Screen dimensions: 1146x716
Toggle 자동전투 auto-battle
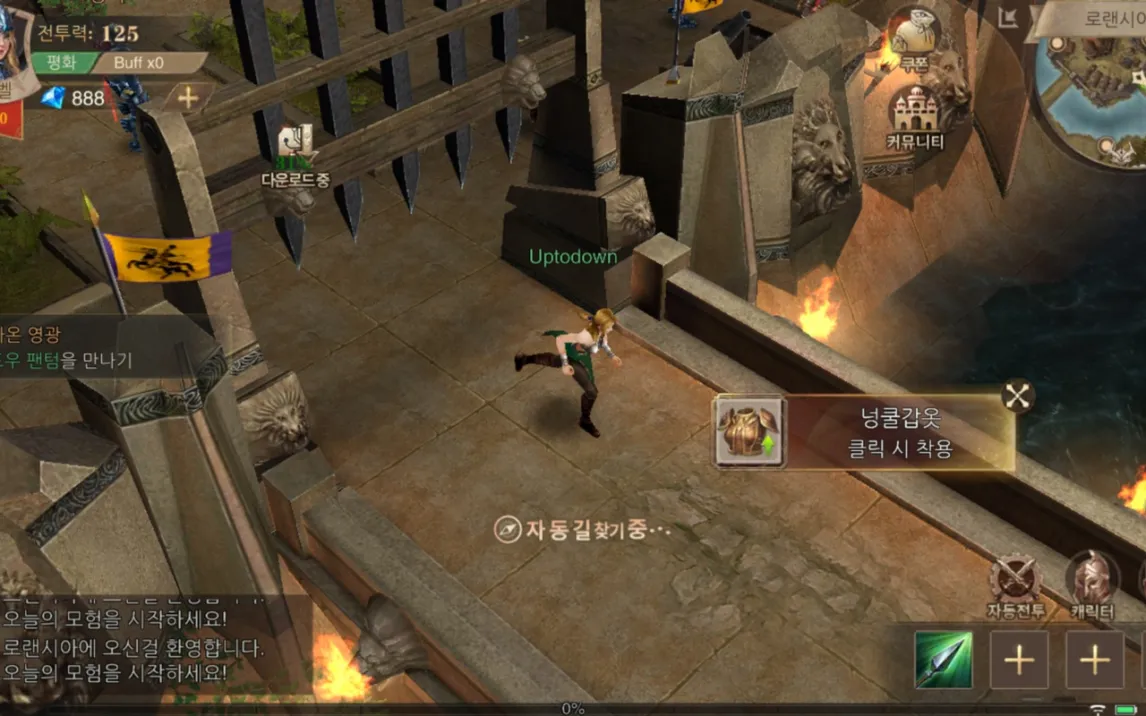pyautogui.click(x=1016, y=584)
